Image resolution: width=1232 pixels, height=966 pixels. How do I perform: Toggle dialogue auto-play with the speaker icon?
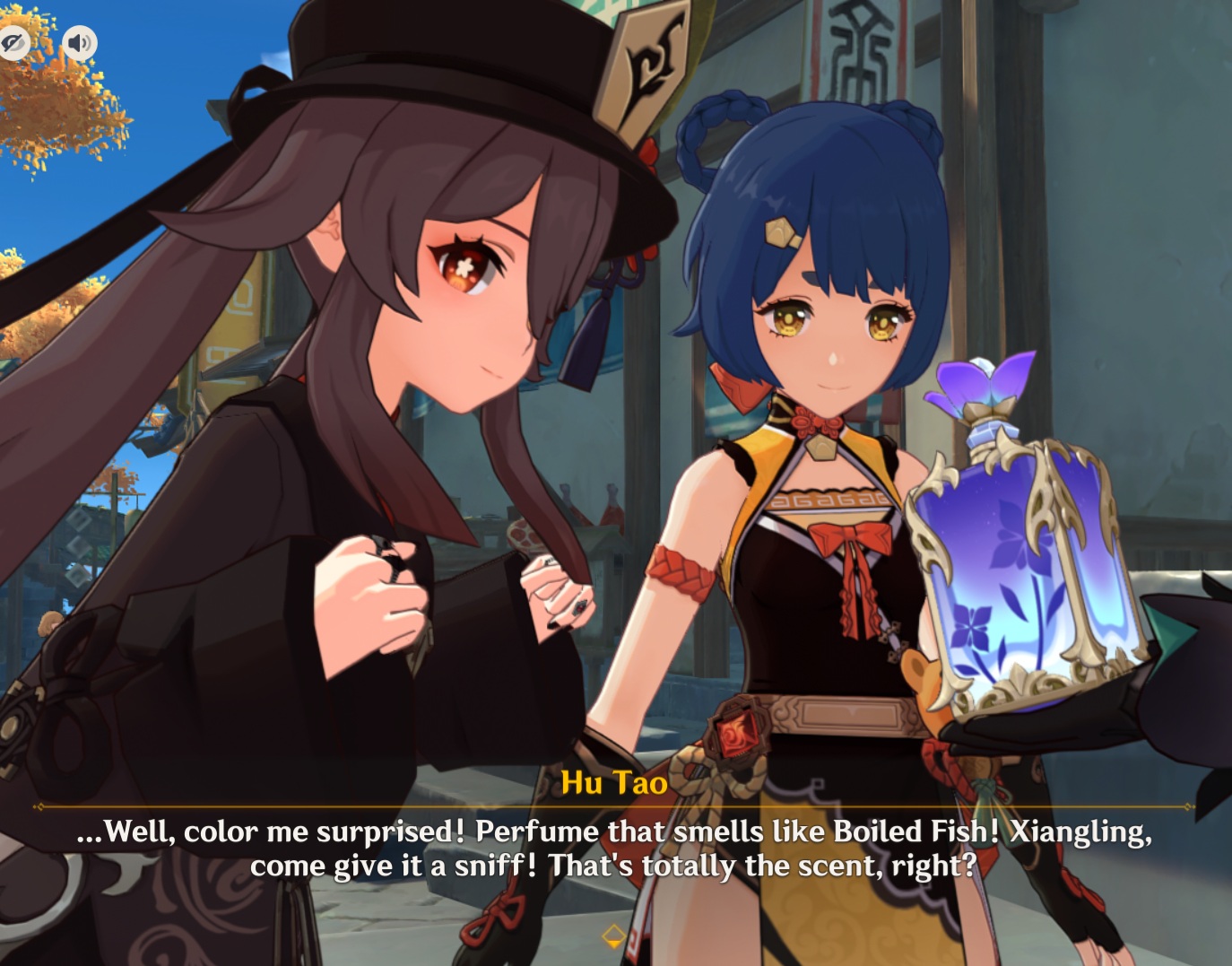(80, 42)
